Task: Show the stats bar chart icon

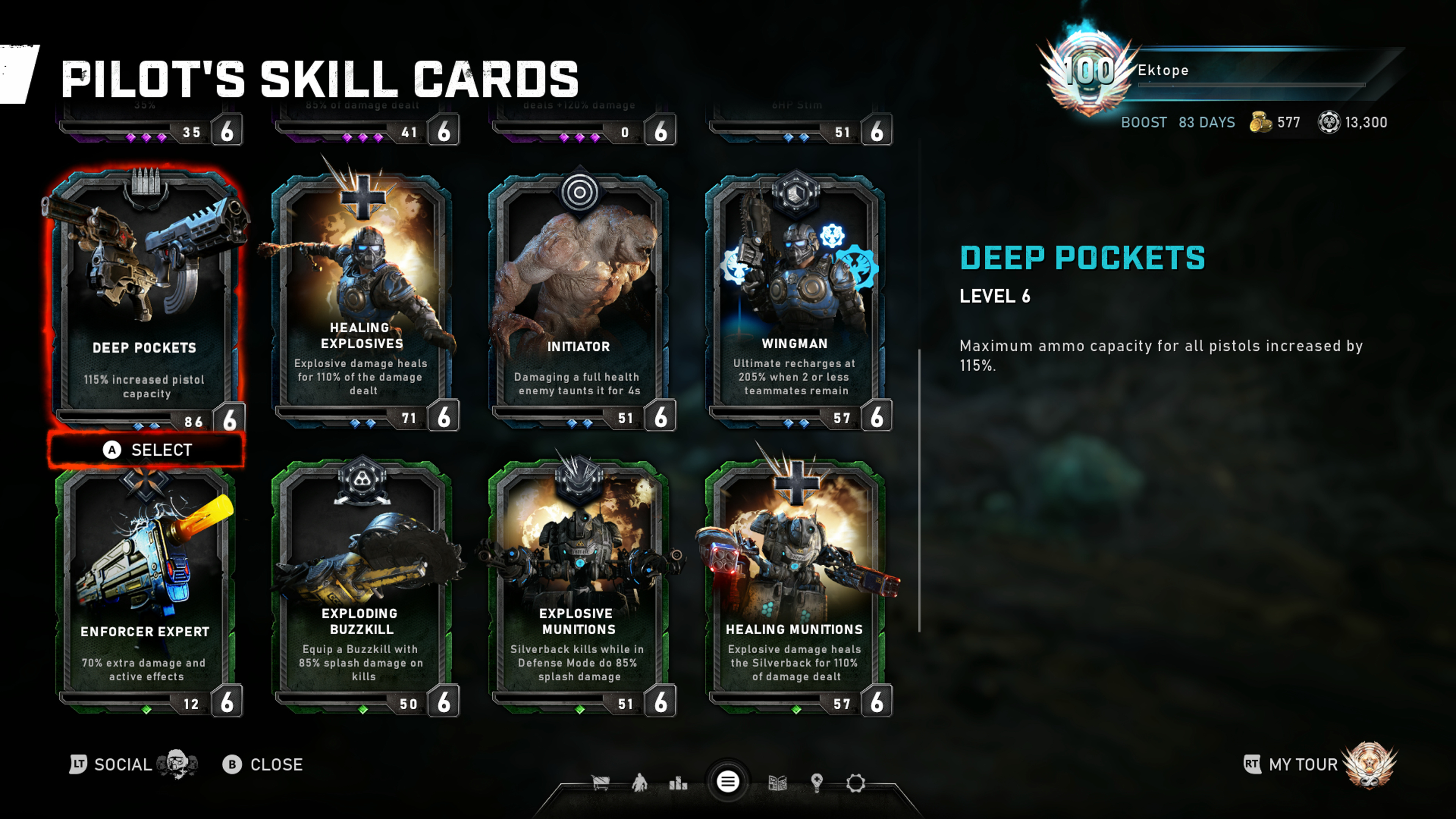Action: [x=678, y=783]
